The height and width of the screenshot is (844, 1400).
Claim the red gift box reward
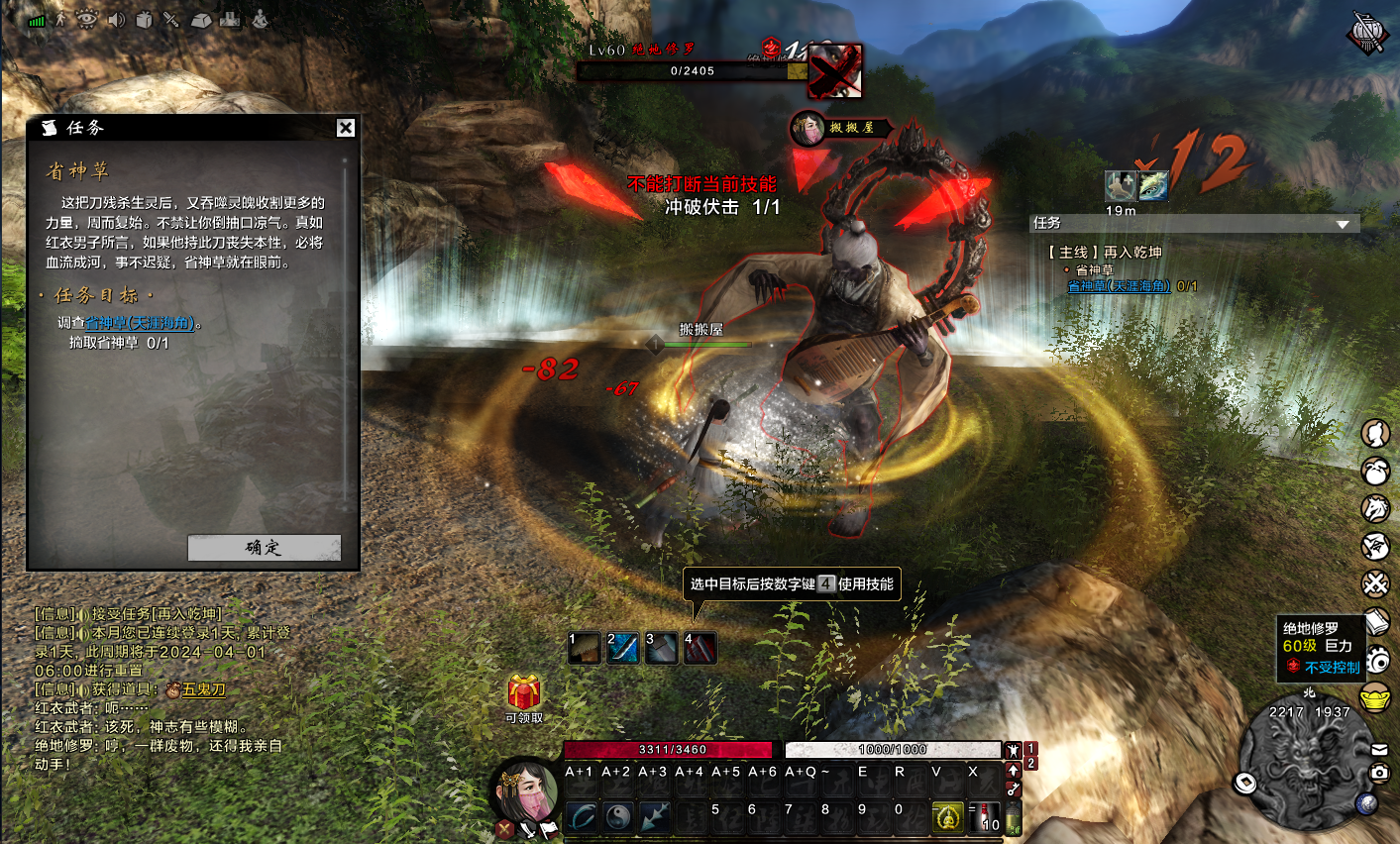[524, 691]
